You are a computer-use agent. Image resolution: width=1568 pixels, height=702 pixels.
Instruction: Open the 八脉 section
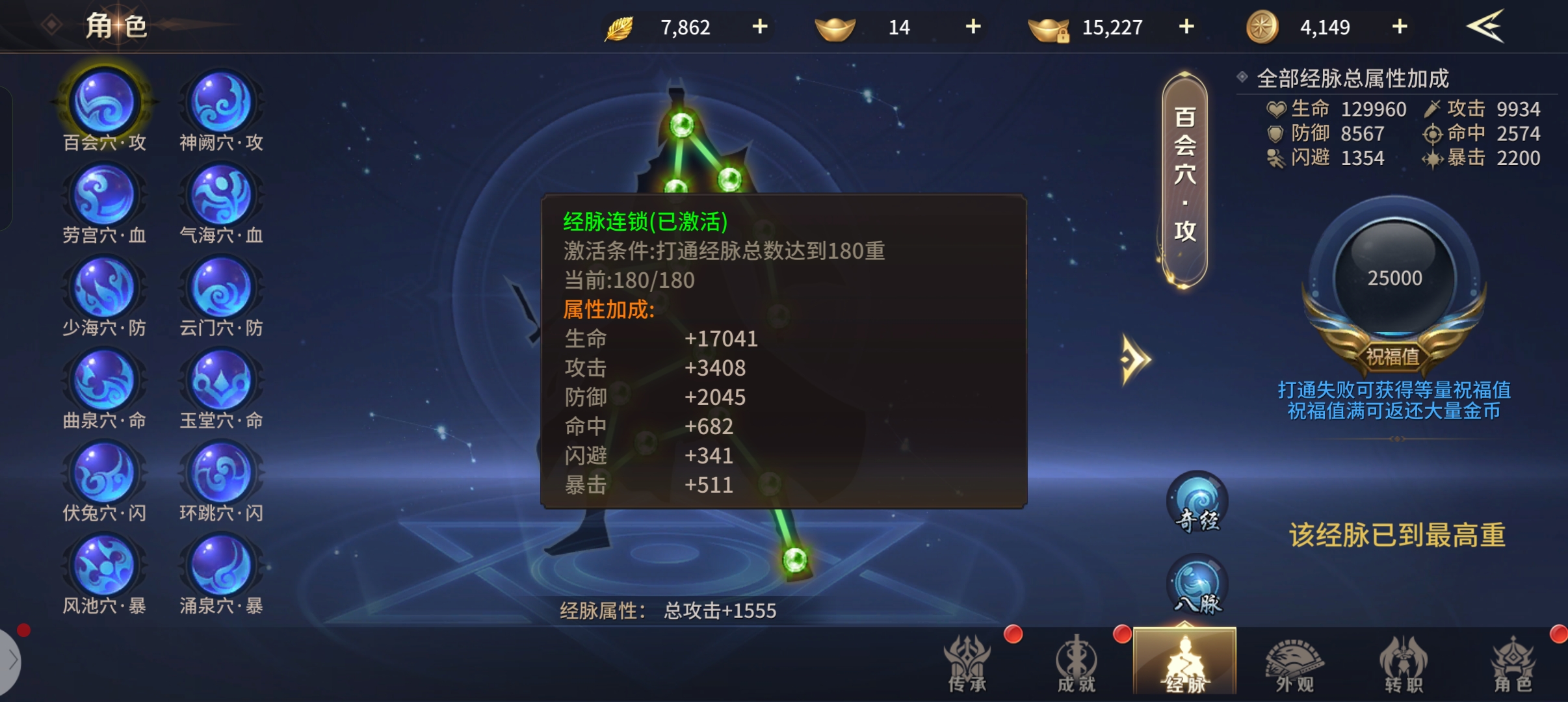(1197, 586)
